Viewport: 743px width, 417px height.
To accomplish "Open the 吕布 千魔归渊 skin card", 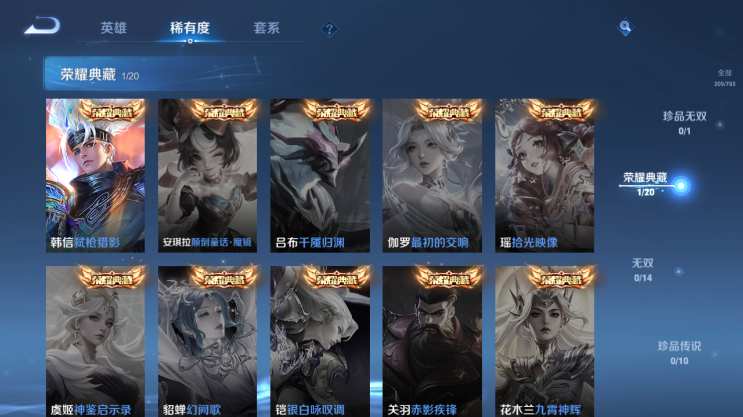I will pos(319,175).
